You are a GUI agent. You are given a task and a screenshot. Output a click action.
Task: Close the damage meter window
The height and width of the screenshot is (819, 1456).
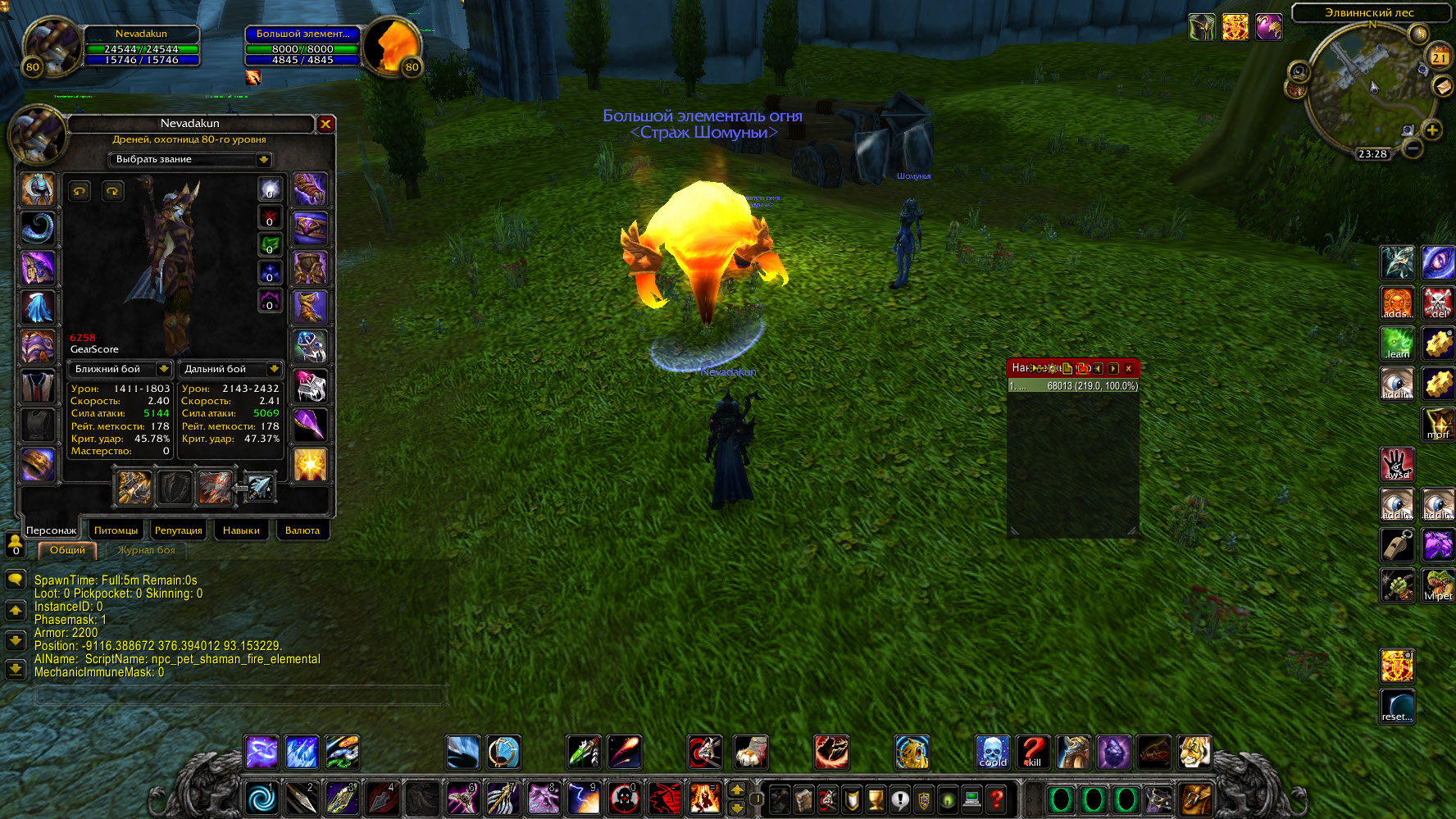[1128, 369]
